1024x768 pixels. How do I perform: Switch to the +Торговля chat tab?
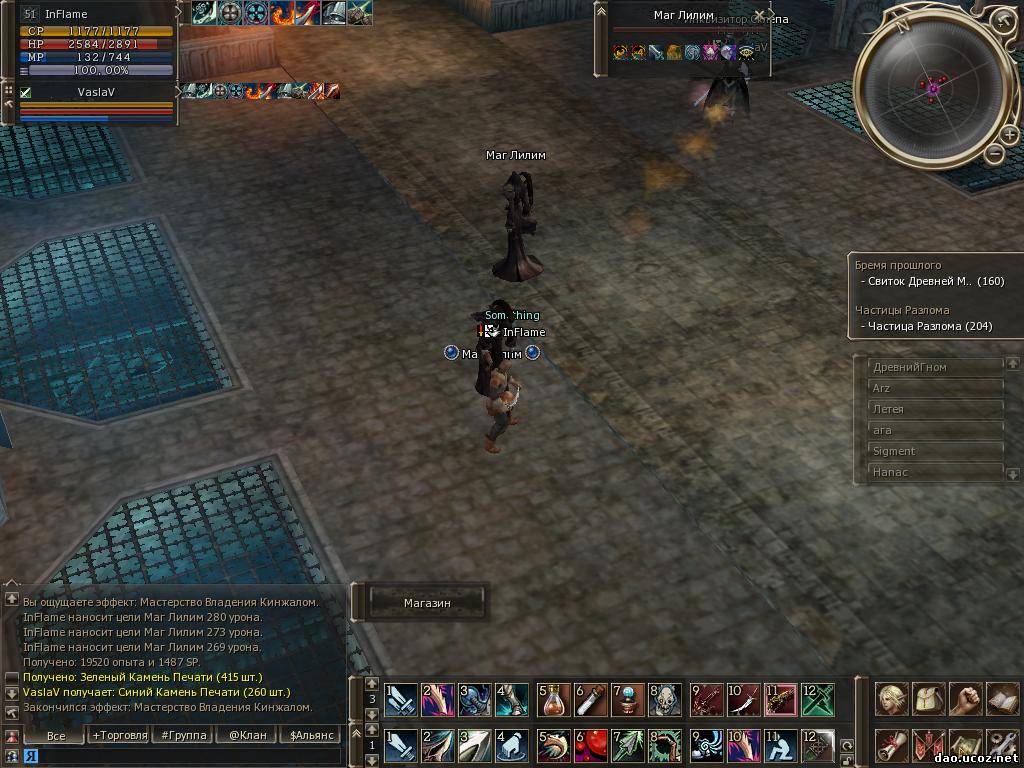[119, 736]
